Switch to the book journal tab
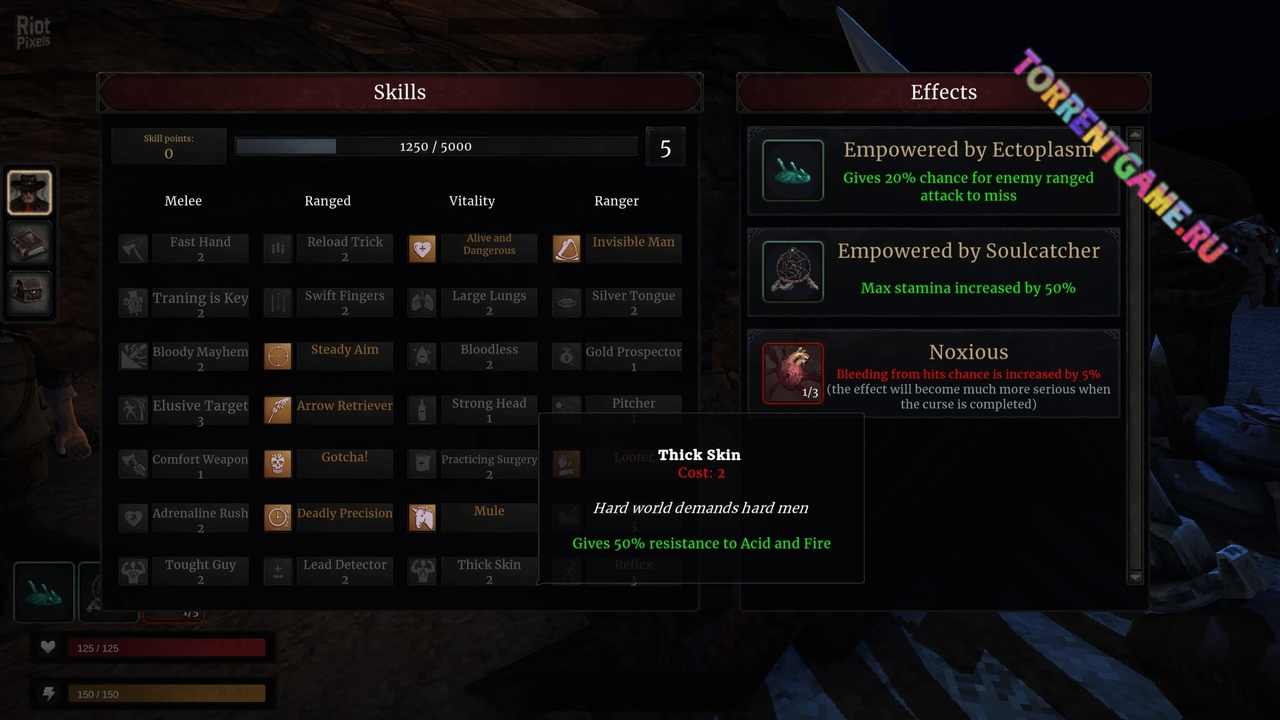This screenshot has height=720, width=1280. pos(30,243)
